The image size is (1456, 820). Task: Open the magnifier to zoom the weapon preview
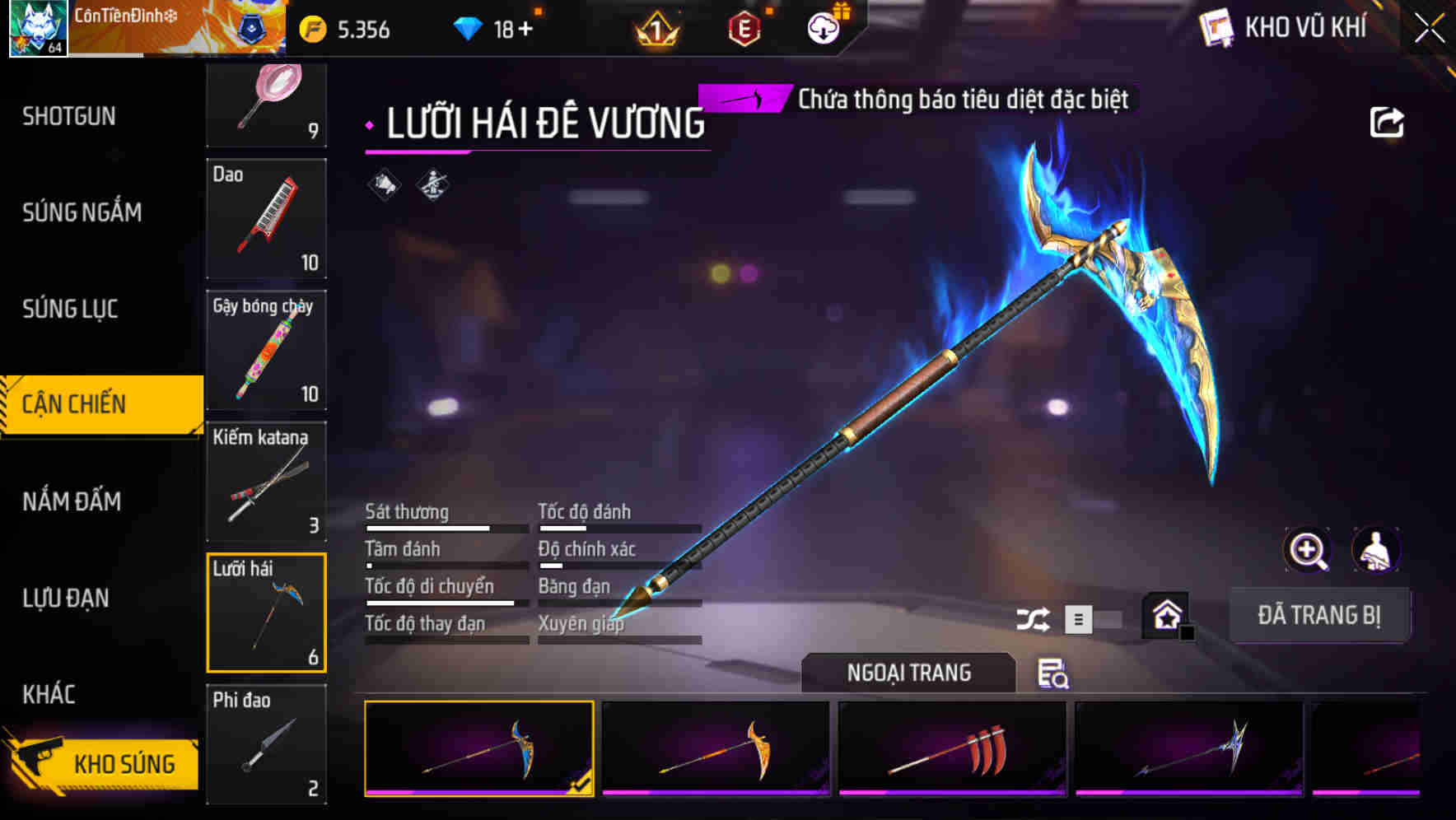[x=1309, y=550]
